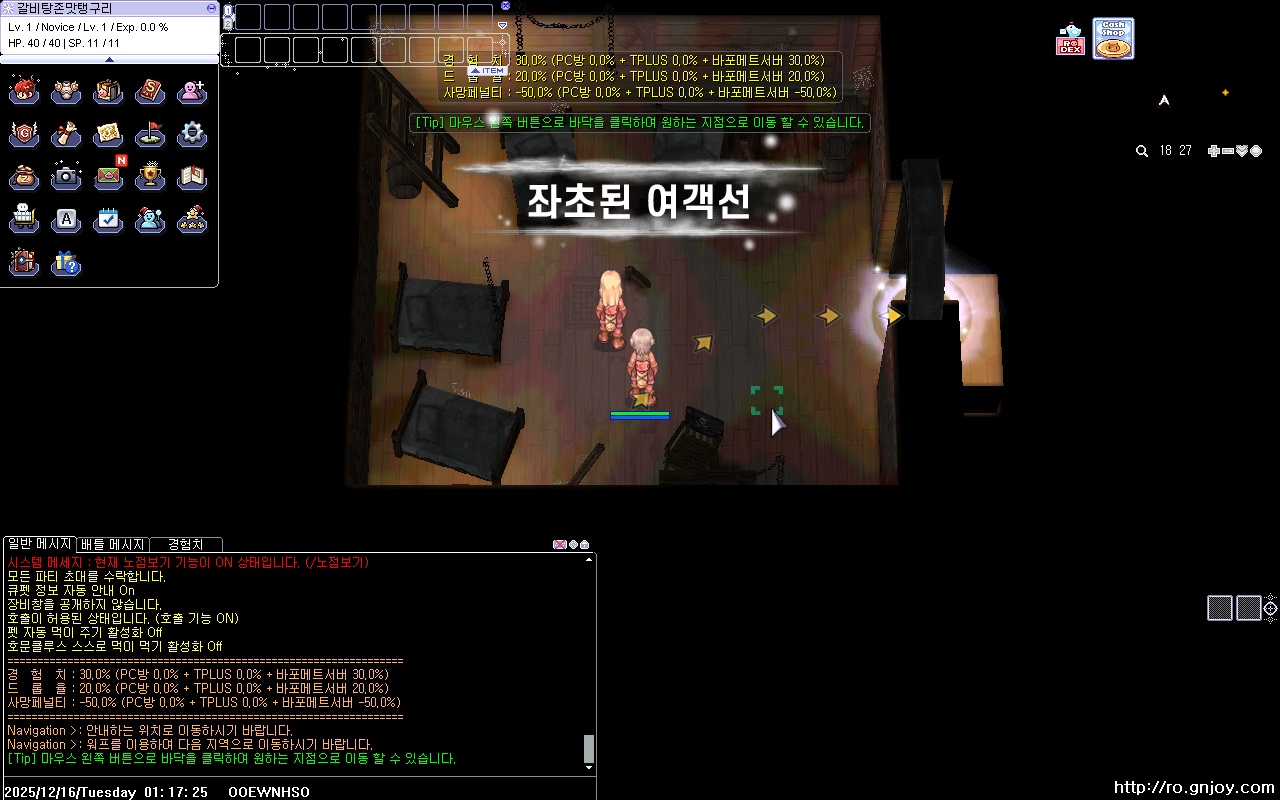
Task: Open the game settings gear icon
Action: pos(192,134)
